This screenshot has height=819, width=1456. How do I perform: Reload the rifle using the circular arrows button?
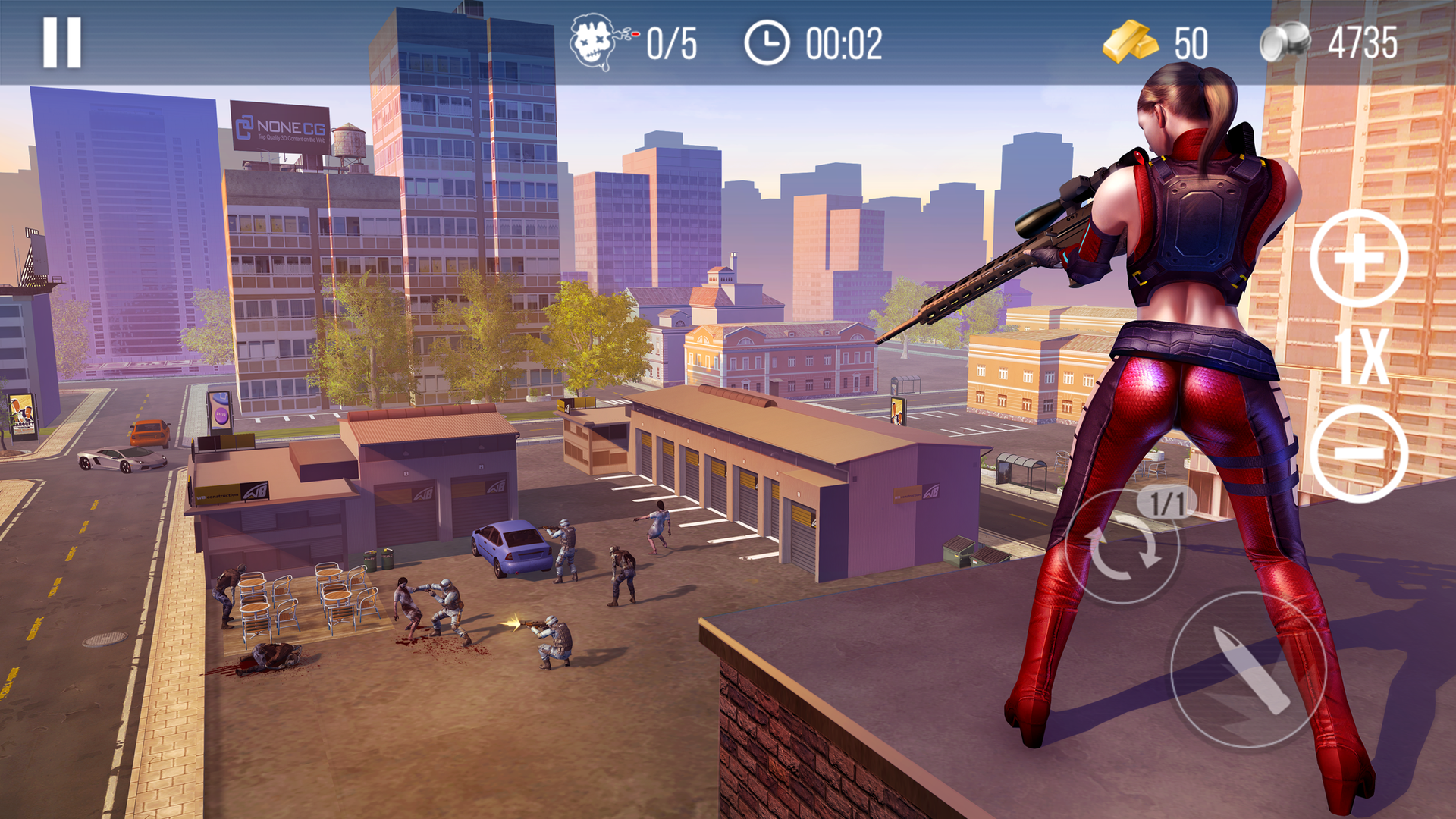1122,548
